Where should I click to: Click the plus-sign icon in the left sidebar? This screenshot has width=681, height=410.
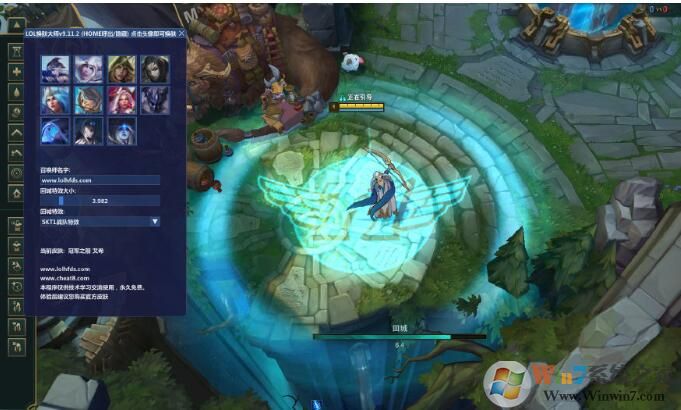(x=17, y=72)
